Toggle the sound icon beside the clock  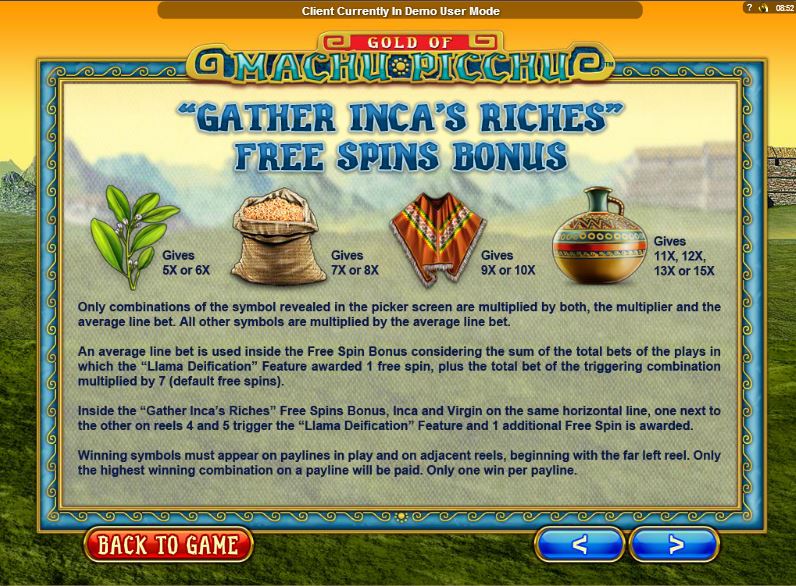point(761,7)
